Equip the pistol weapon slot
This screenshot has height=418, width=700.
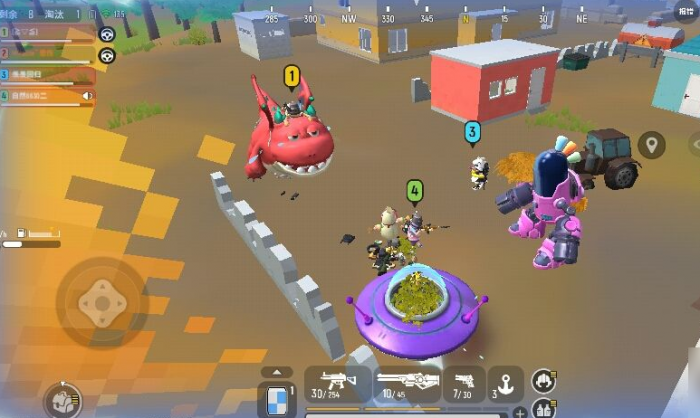click(x=465, y=385)
